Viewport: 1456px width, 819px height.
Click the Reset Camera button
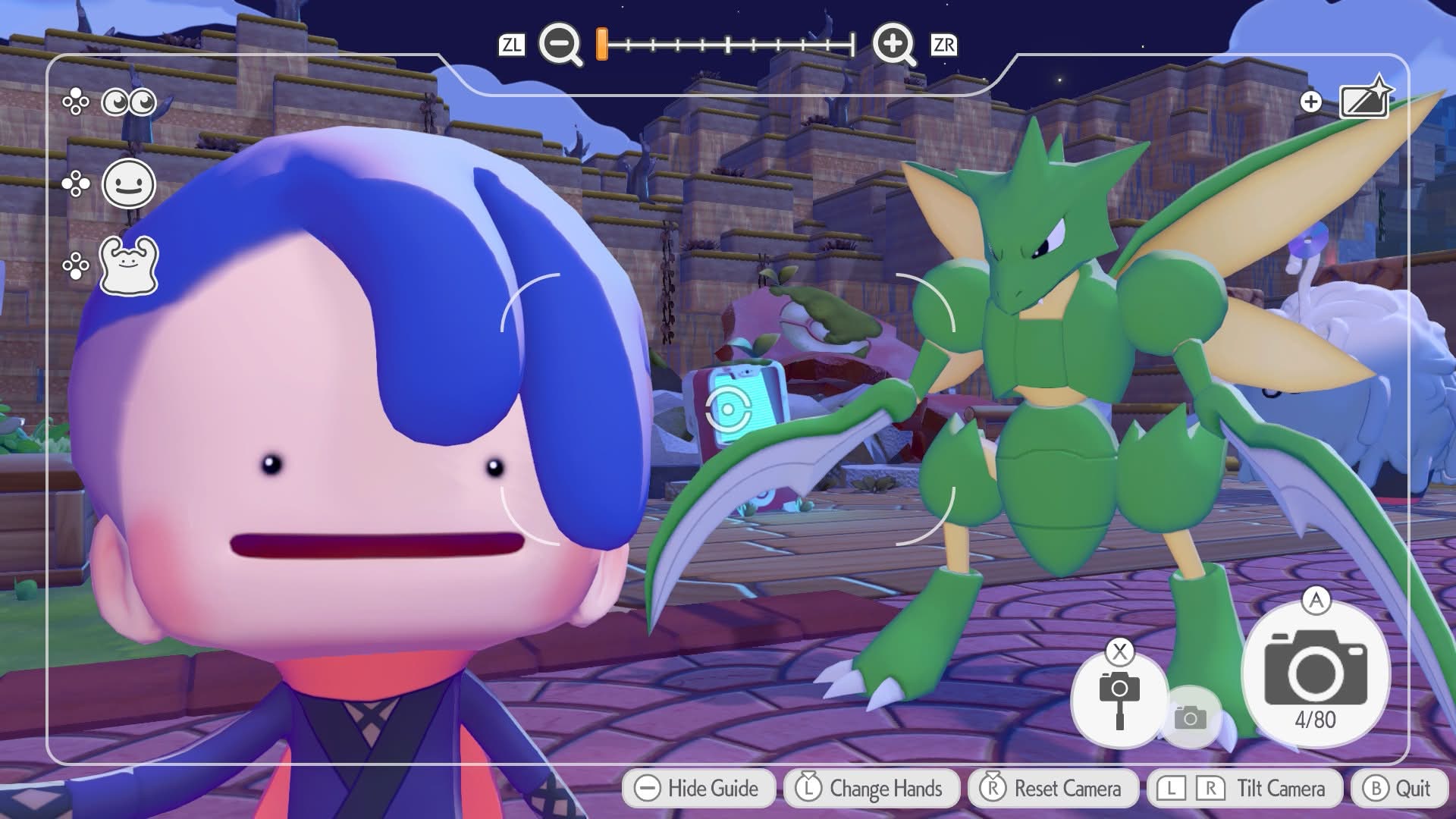tap(1053, 789)
